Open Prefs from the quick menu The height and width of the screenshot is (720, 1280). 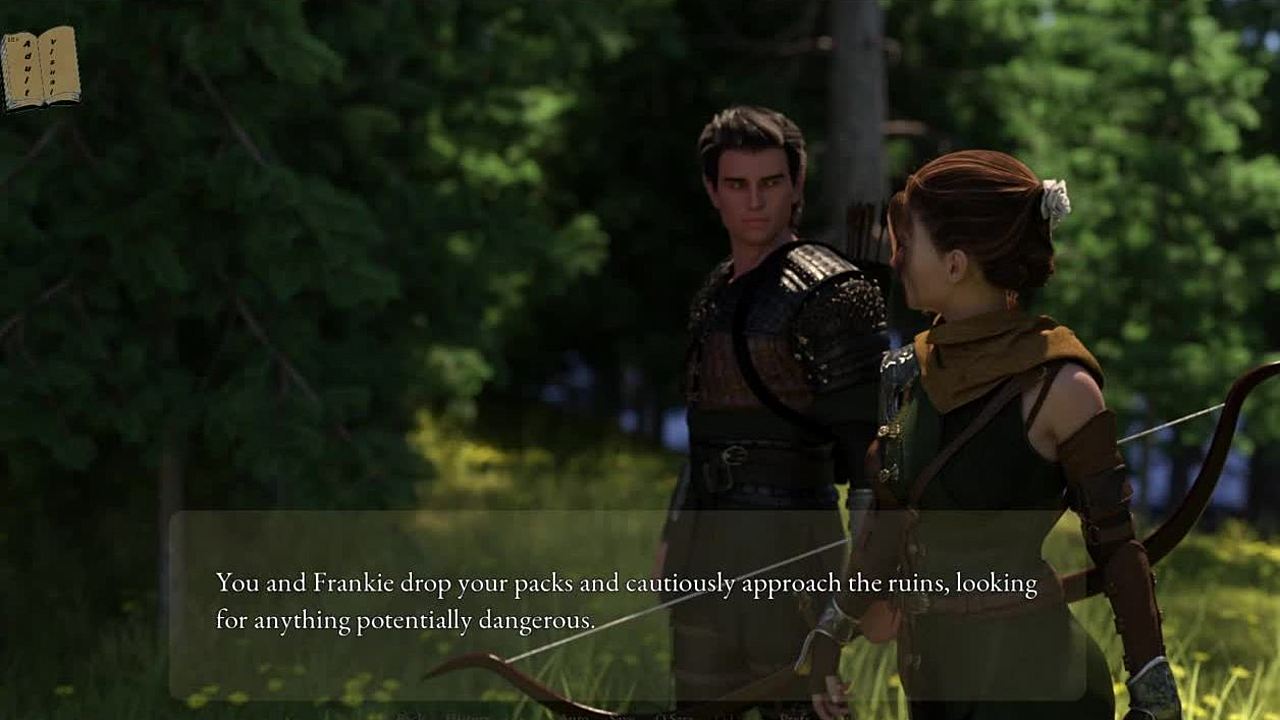point(795,716)
